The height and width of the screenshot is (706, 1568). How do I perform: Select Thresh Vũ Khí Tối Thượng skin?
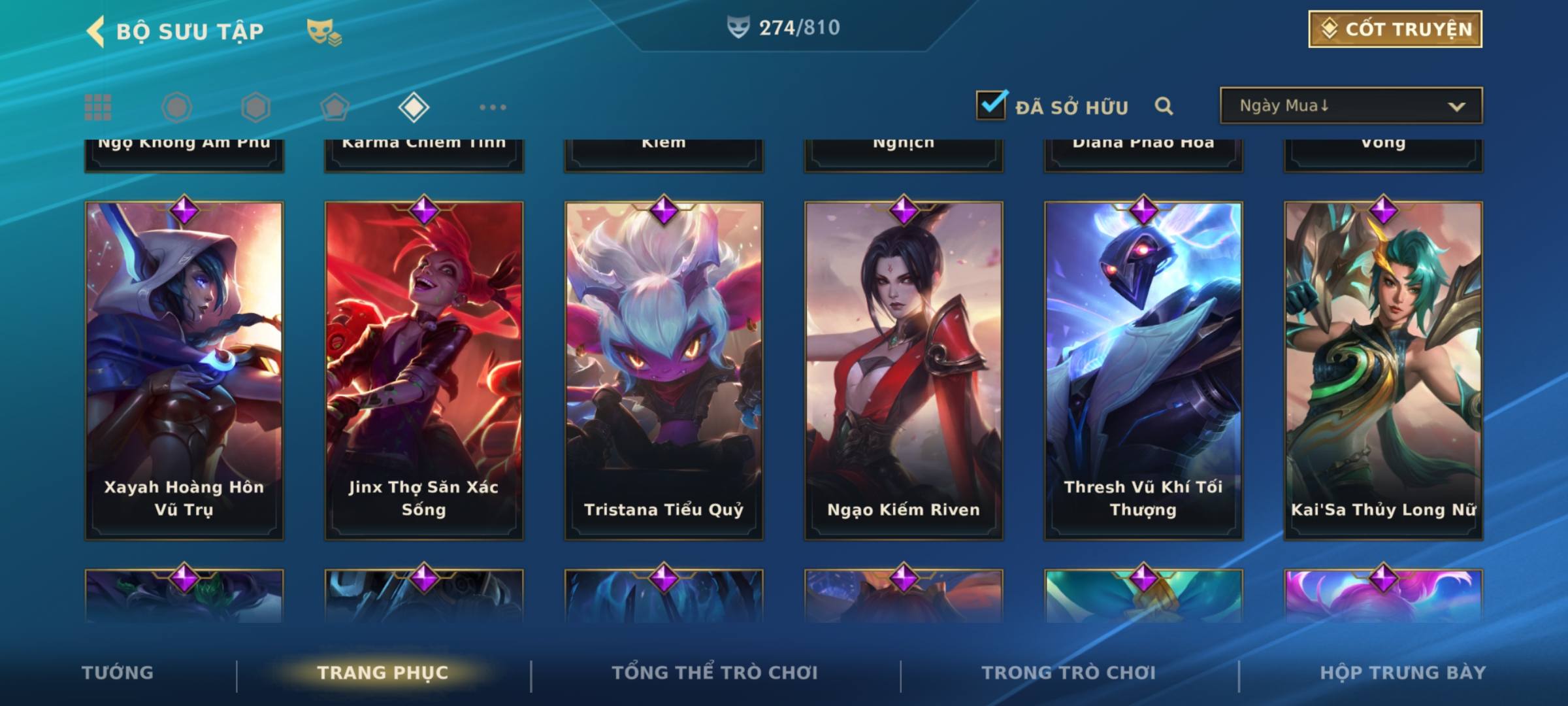tap(1143, 369)
